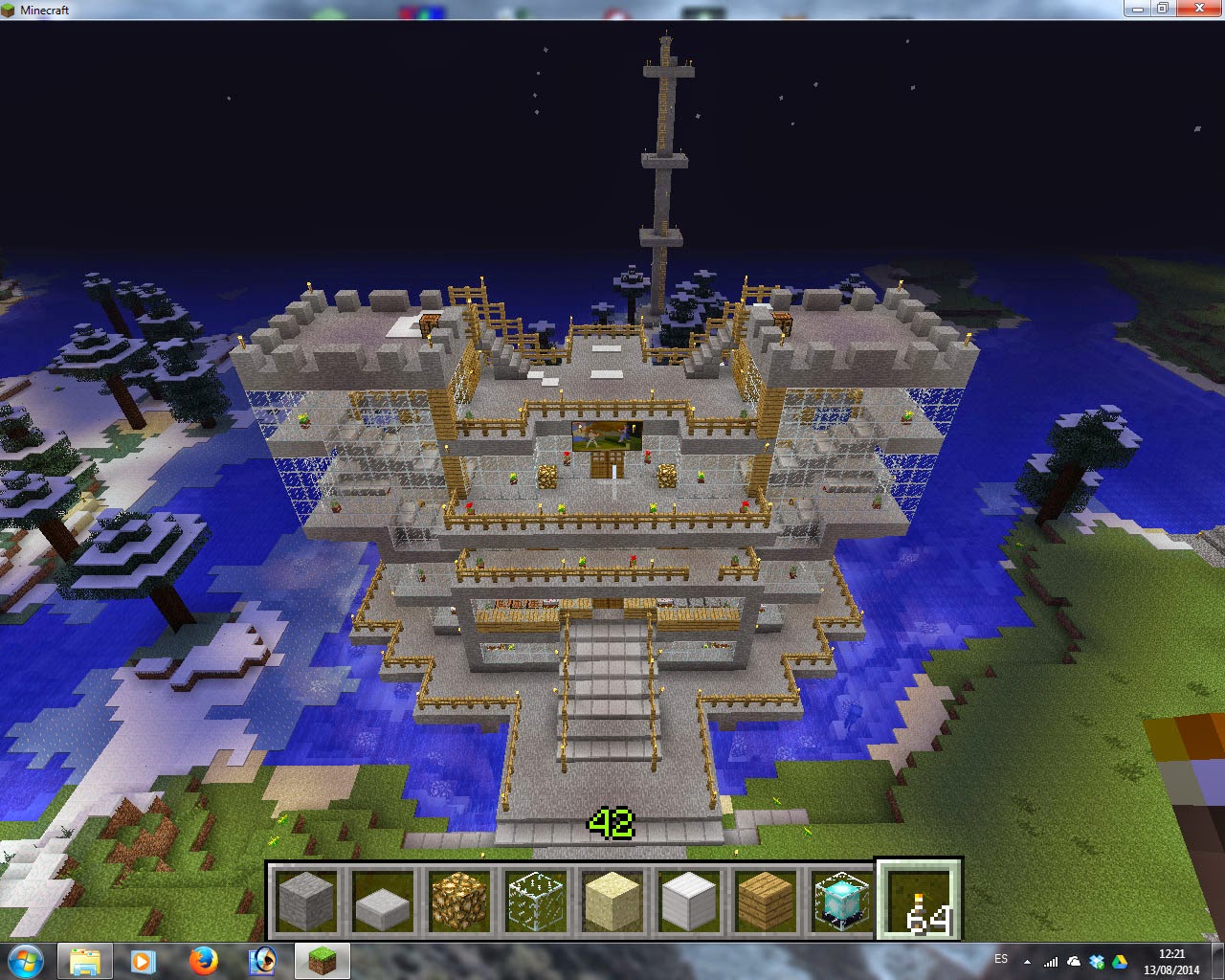Select the stone block in the first hotbar slot

click(x=306, y=902)
